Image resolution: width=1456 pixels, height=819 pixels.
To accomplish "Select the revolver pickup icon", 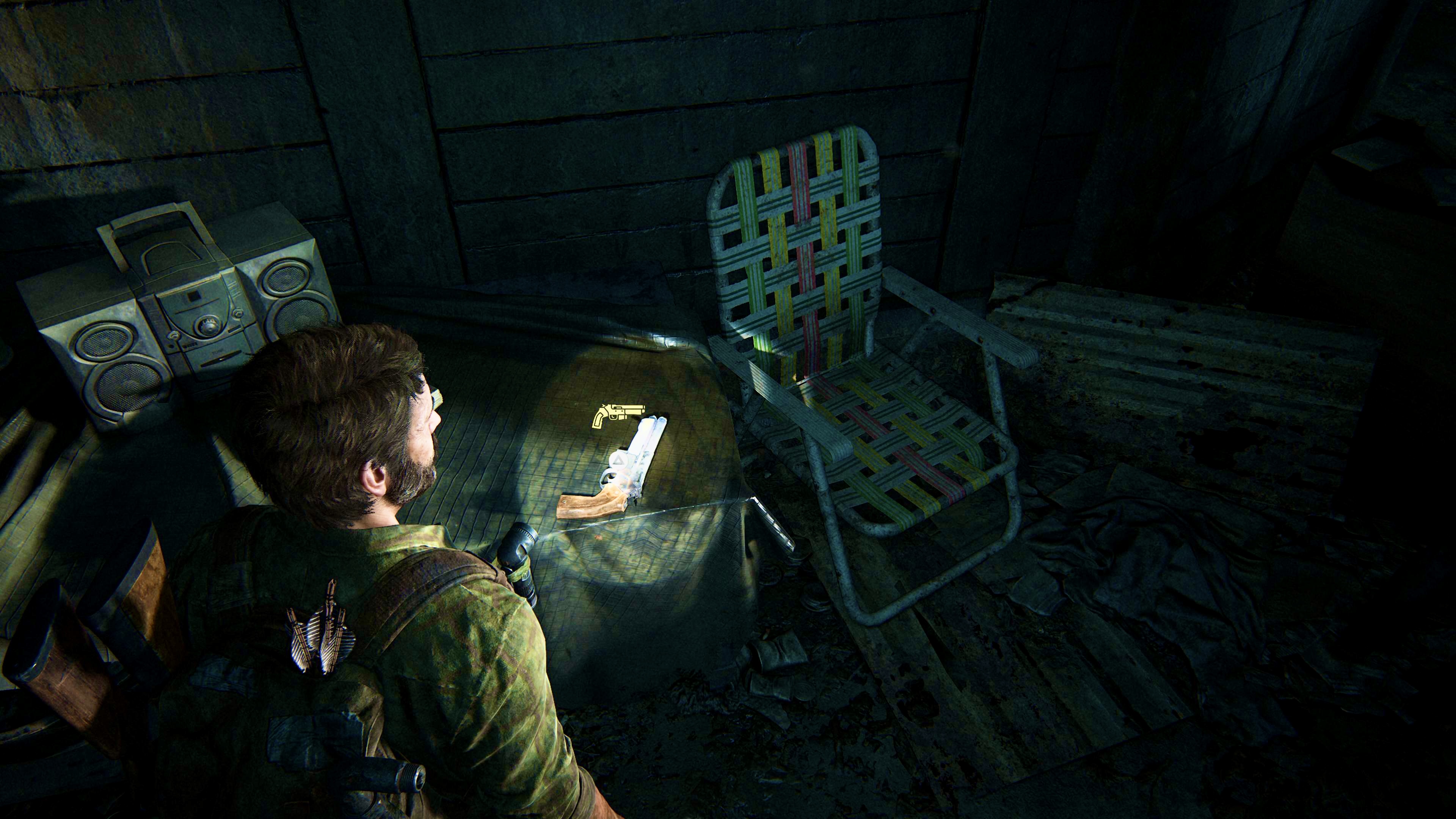I will click(617, 416).
